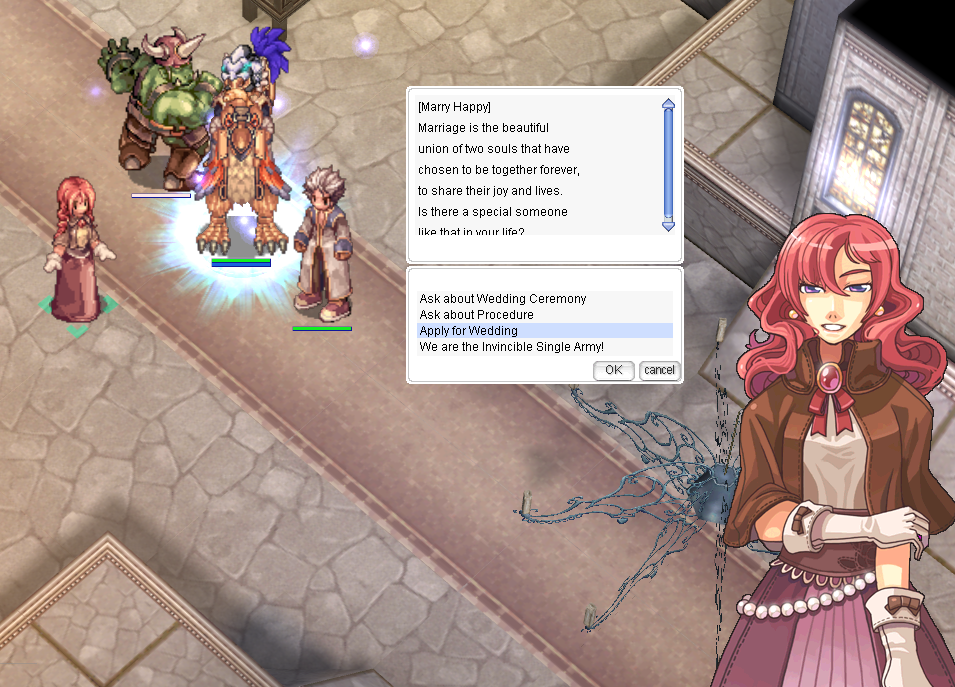Click the dialogue scrollbar's up arrow
The height and width of the screenshot is (687, 955).
(668, 103)
